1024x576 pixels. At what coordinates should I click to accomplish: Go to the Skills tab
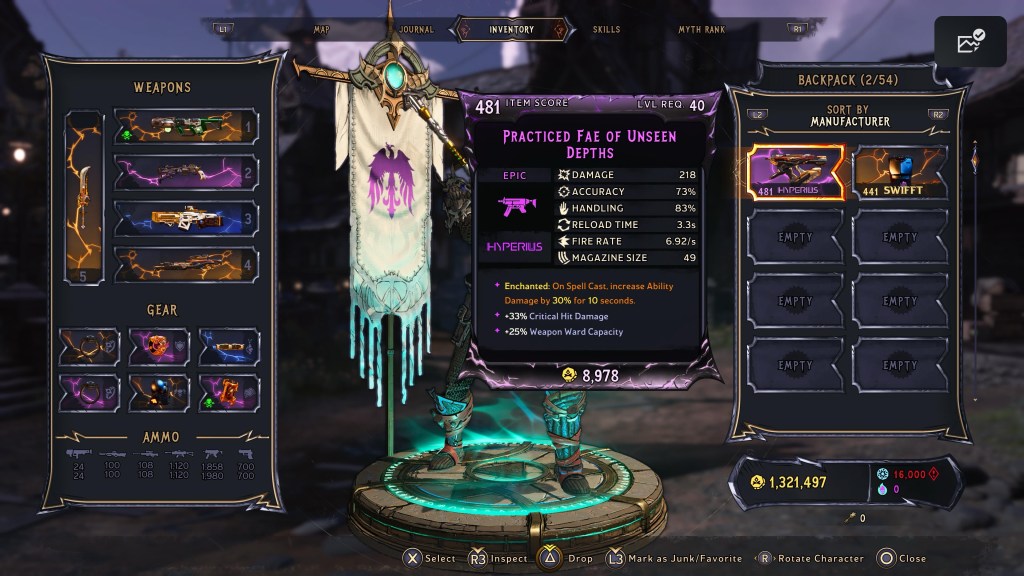pyautogui.click(x=606, y=30)
